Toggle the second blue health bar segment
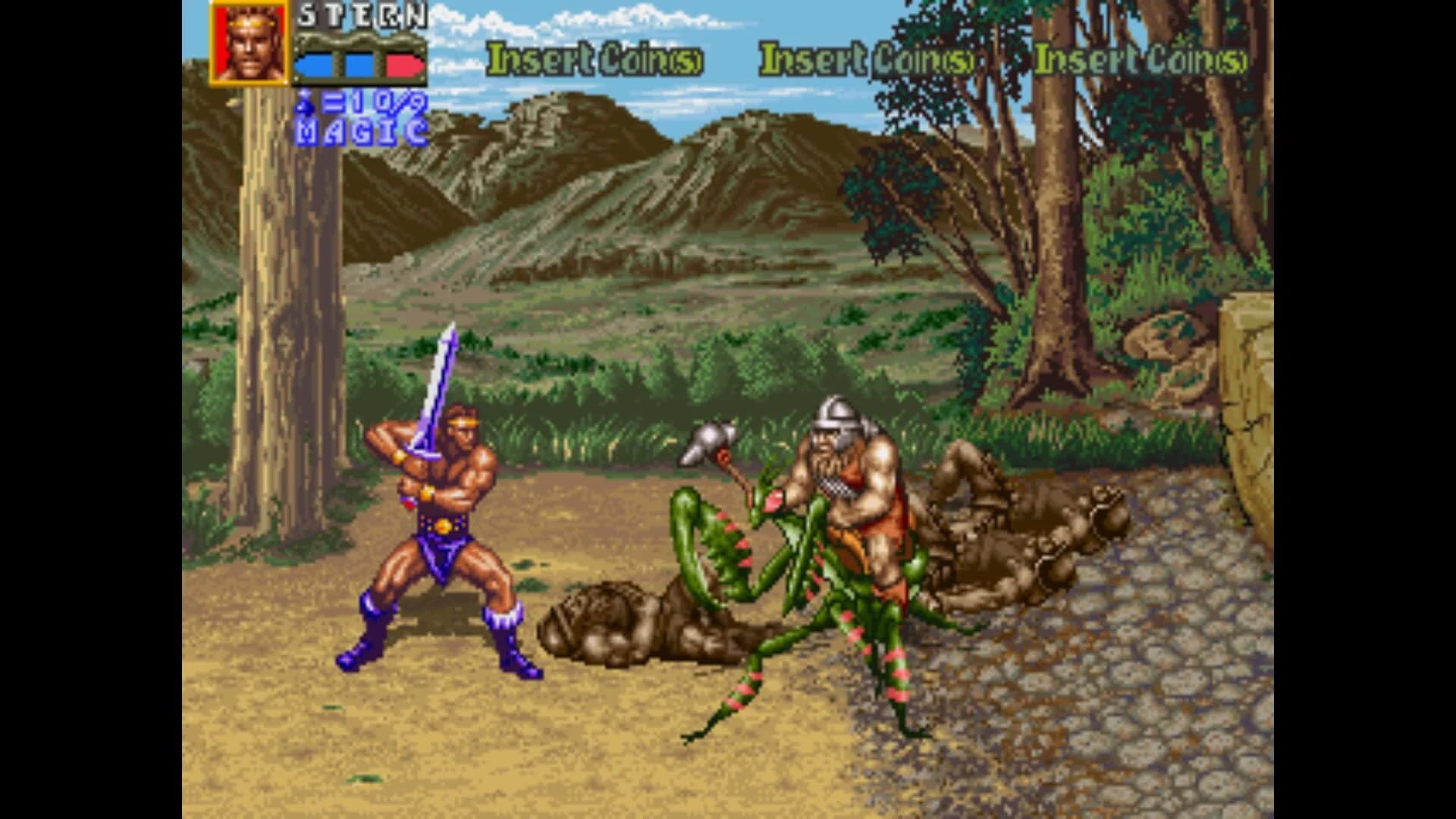The height and width of the screenshot is (819, 1456). [362, 64]
